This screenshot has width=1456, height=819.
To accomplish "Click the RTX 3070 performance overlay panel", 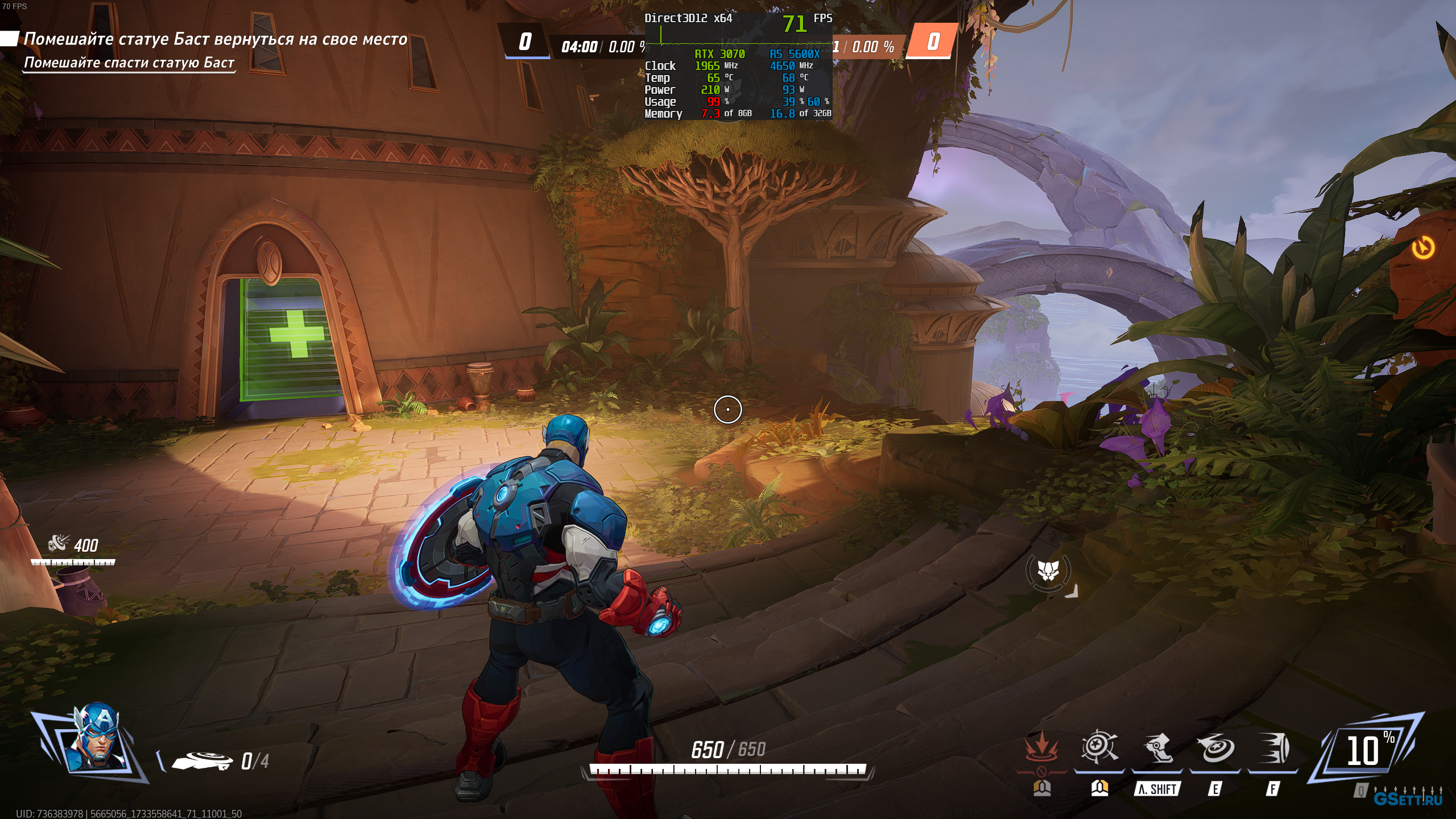I will coord(738,66).
